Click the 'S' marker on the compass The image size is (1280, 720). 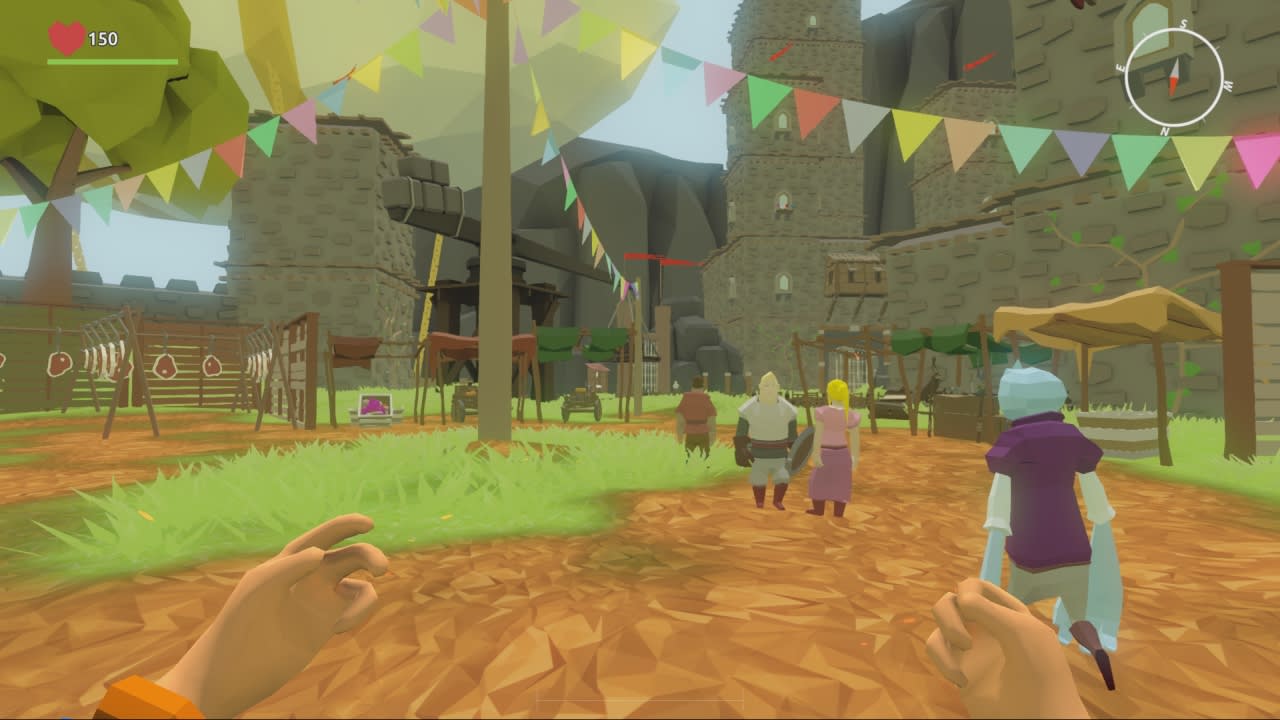pos(1183,23)
